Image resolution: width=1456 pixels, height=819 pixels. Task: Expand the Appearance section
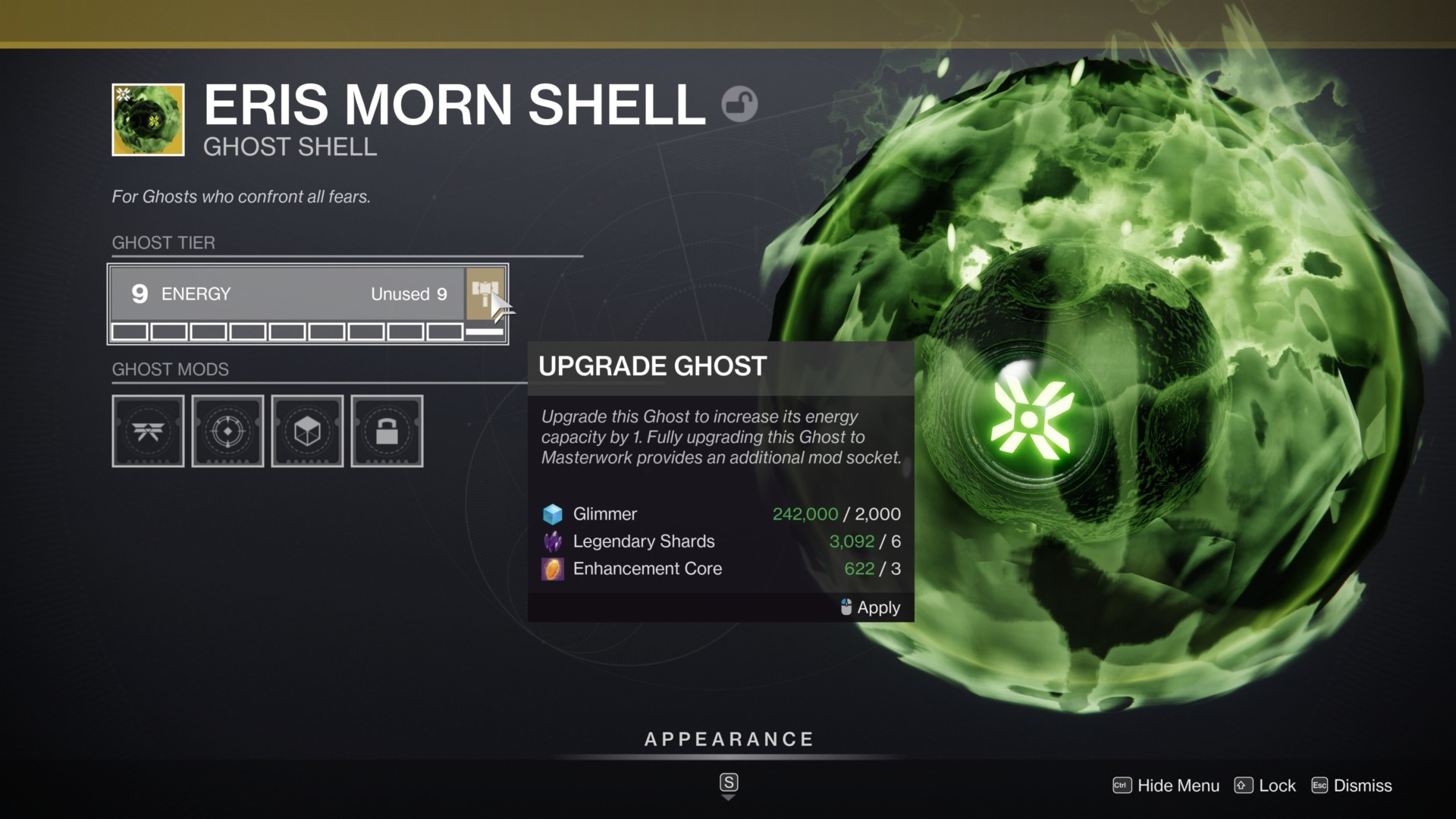[728, 739]
